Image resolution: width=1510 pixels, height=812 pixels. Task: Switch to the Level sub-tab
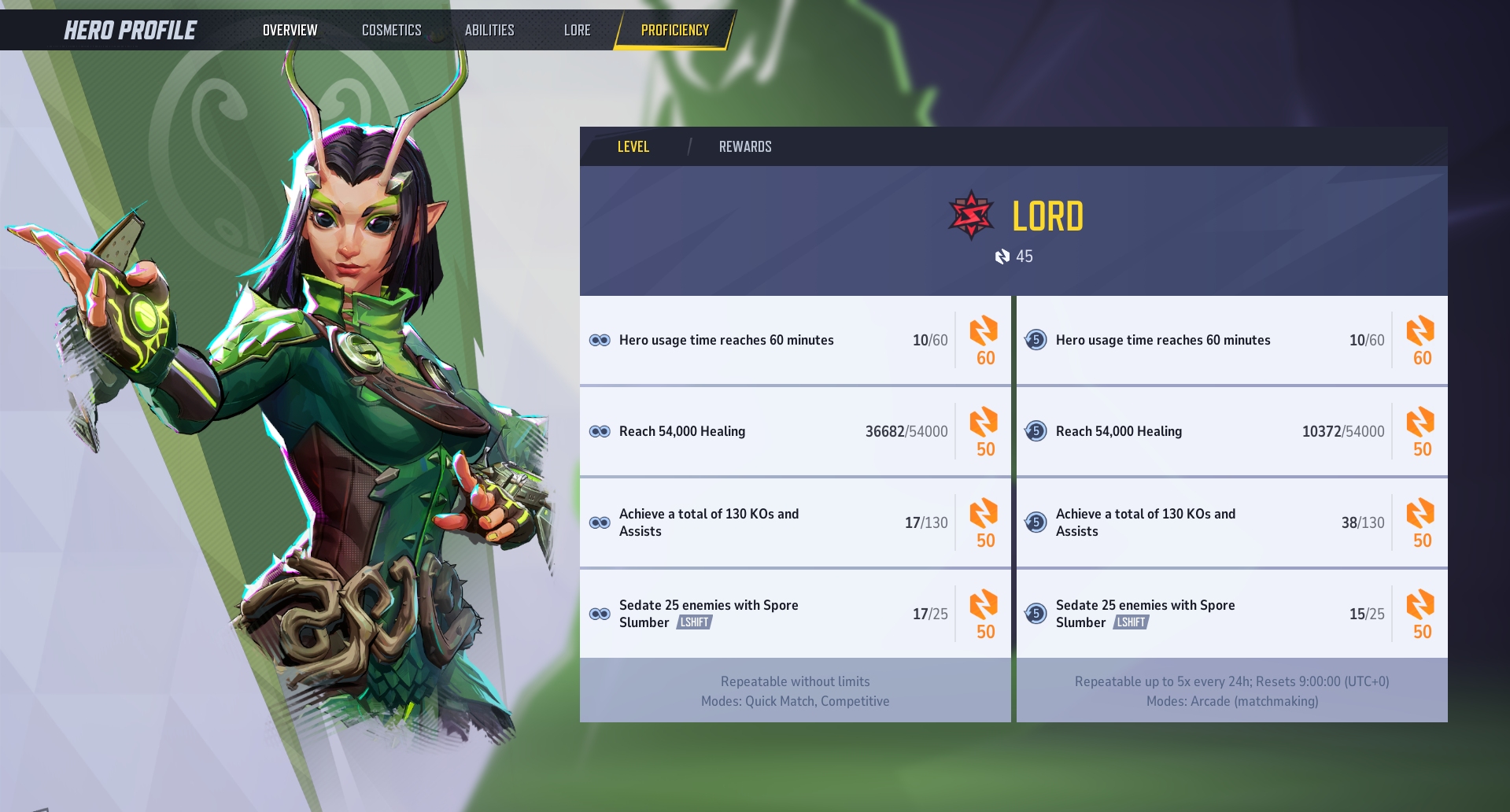click(x=633, y=146)
